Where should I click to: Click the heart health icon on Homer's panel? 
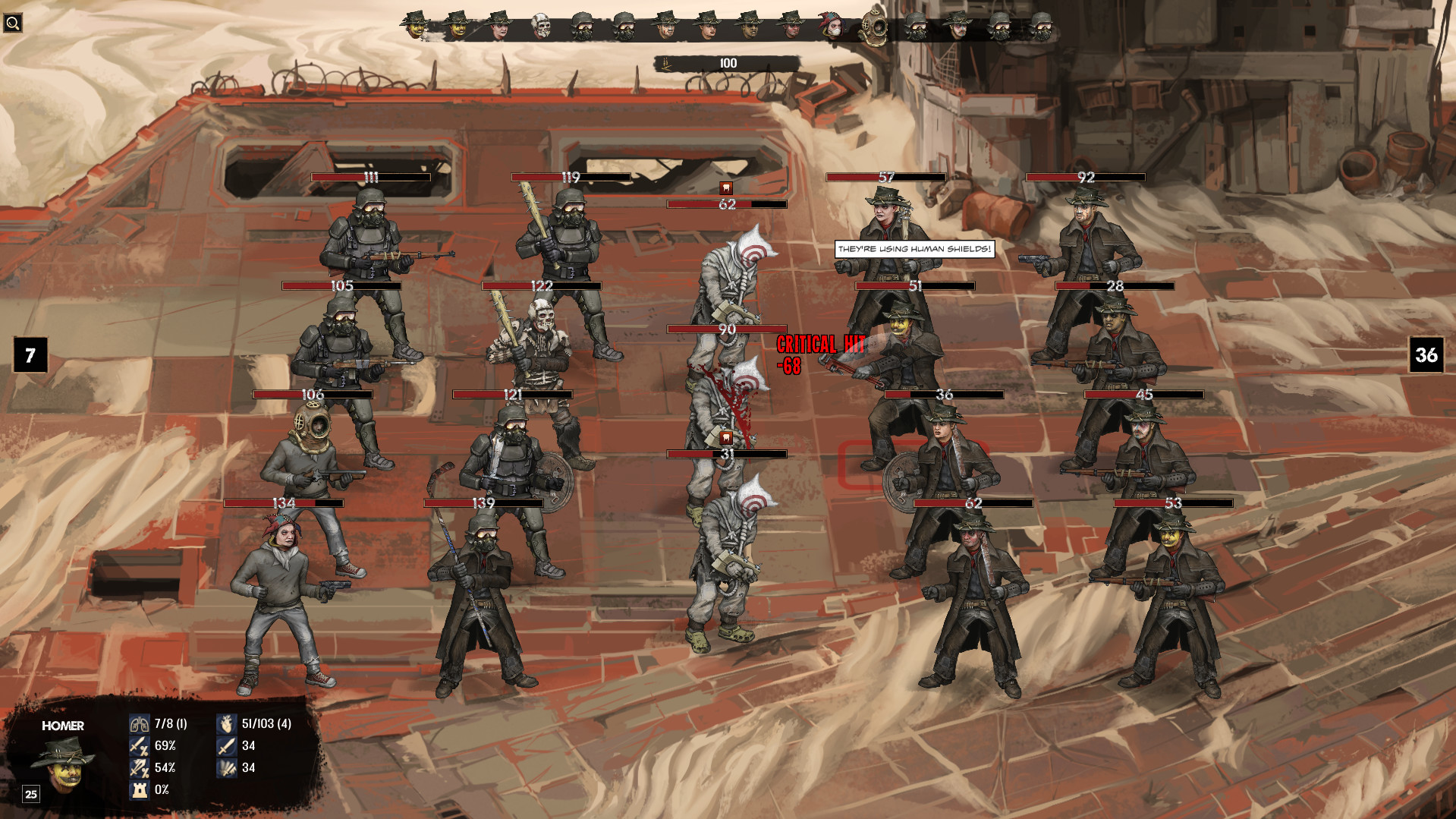(226, 723)
